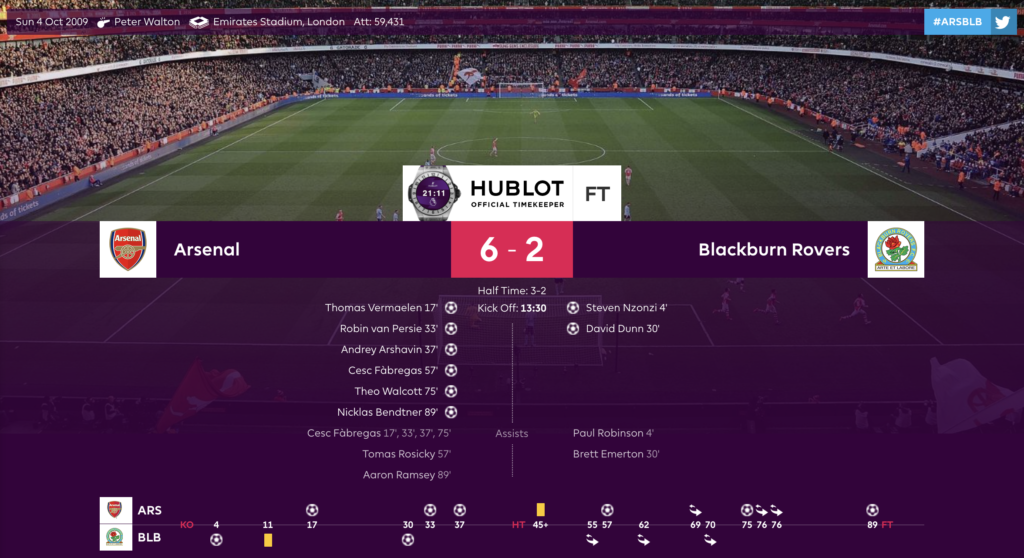The height and width of the screenshot is (558, 1024).
Task: Select Blackburn's yellow card on the timeline
Action: pyautogui.click(x=268, y=540)
